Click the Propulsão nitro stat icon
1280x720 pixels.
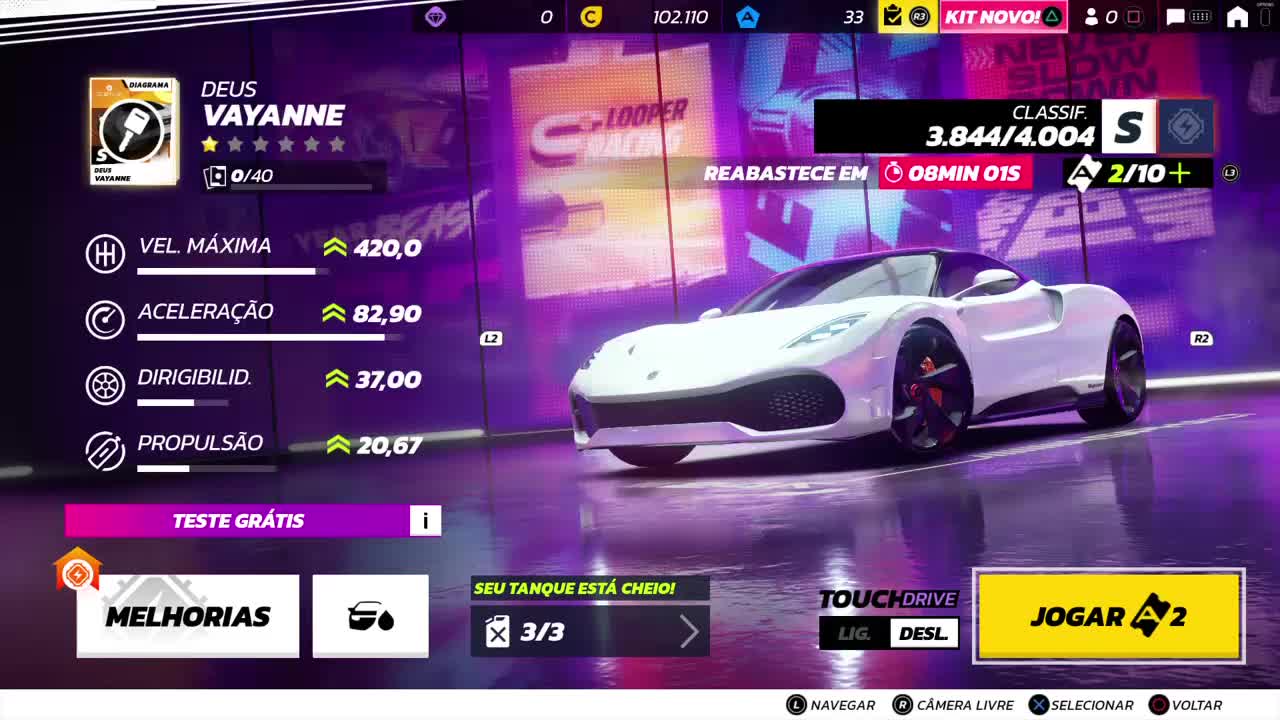coord(105,450)
